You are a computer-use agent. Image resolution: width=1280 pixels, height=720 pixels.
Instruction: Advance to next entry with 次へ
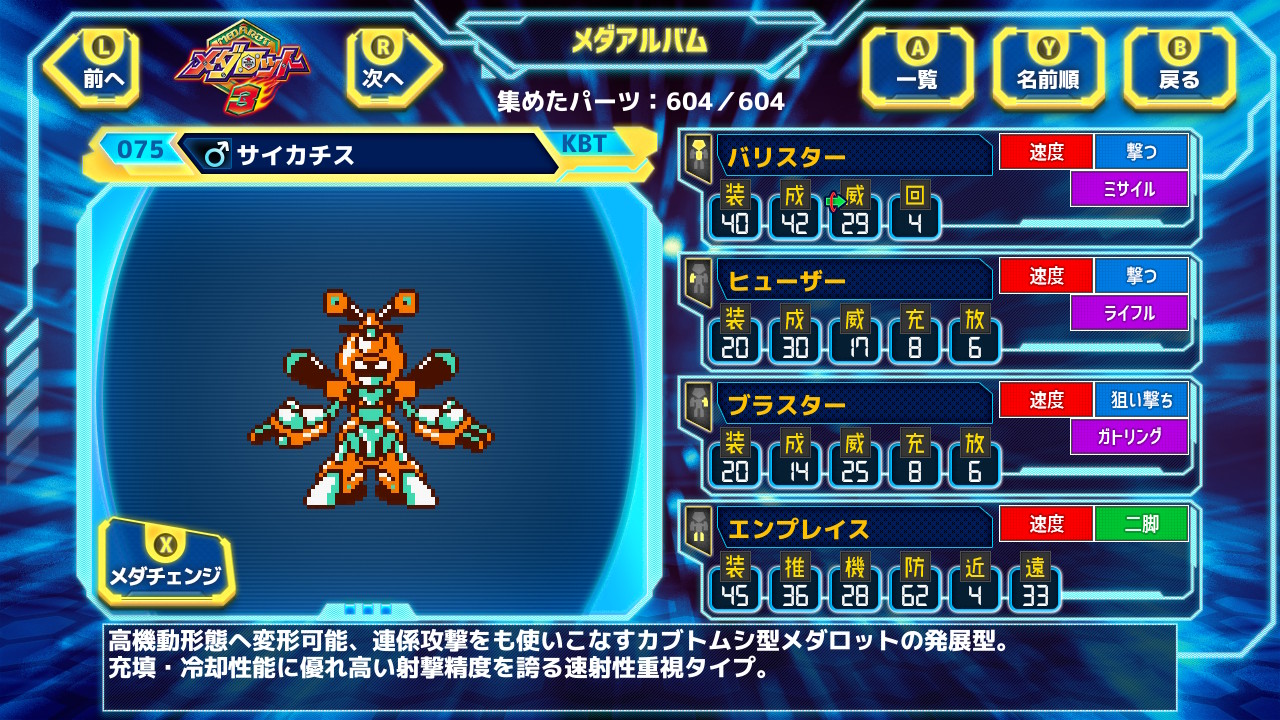(x=383, y=67)
